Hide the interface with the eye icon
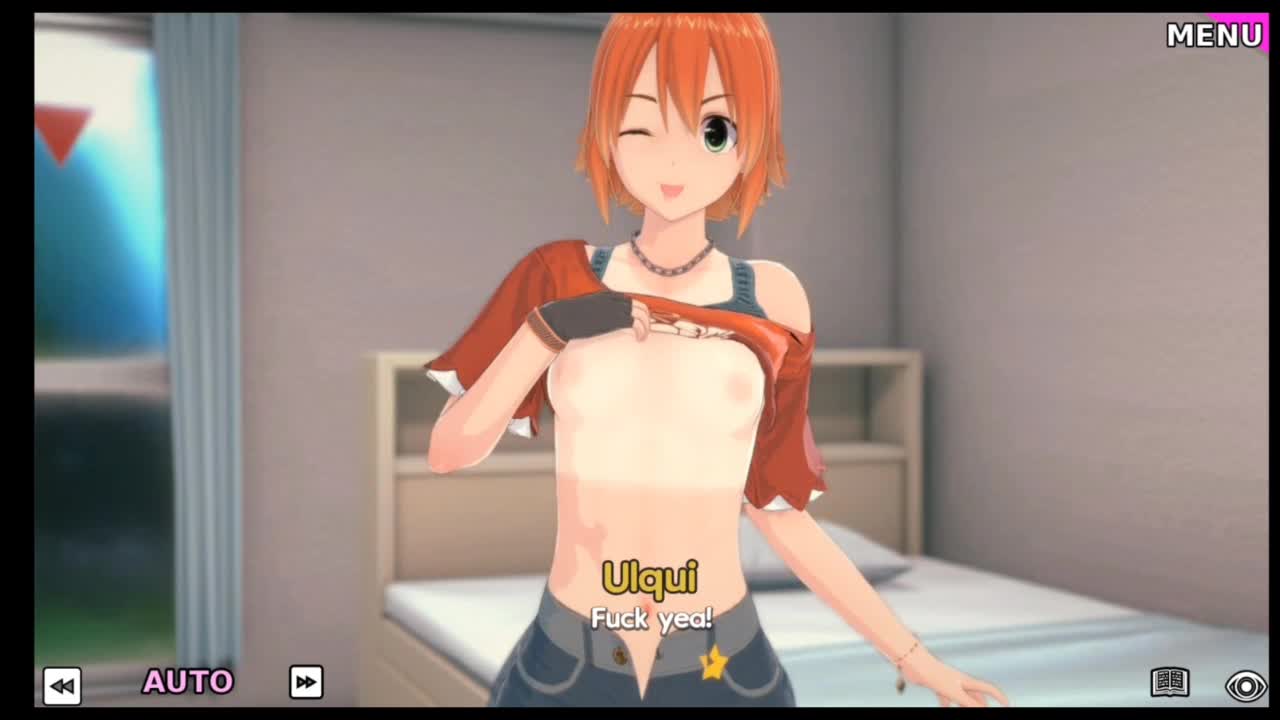Image resolution: width=1280 pixels, height=720 pixels. 1246,686
